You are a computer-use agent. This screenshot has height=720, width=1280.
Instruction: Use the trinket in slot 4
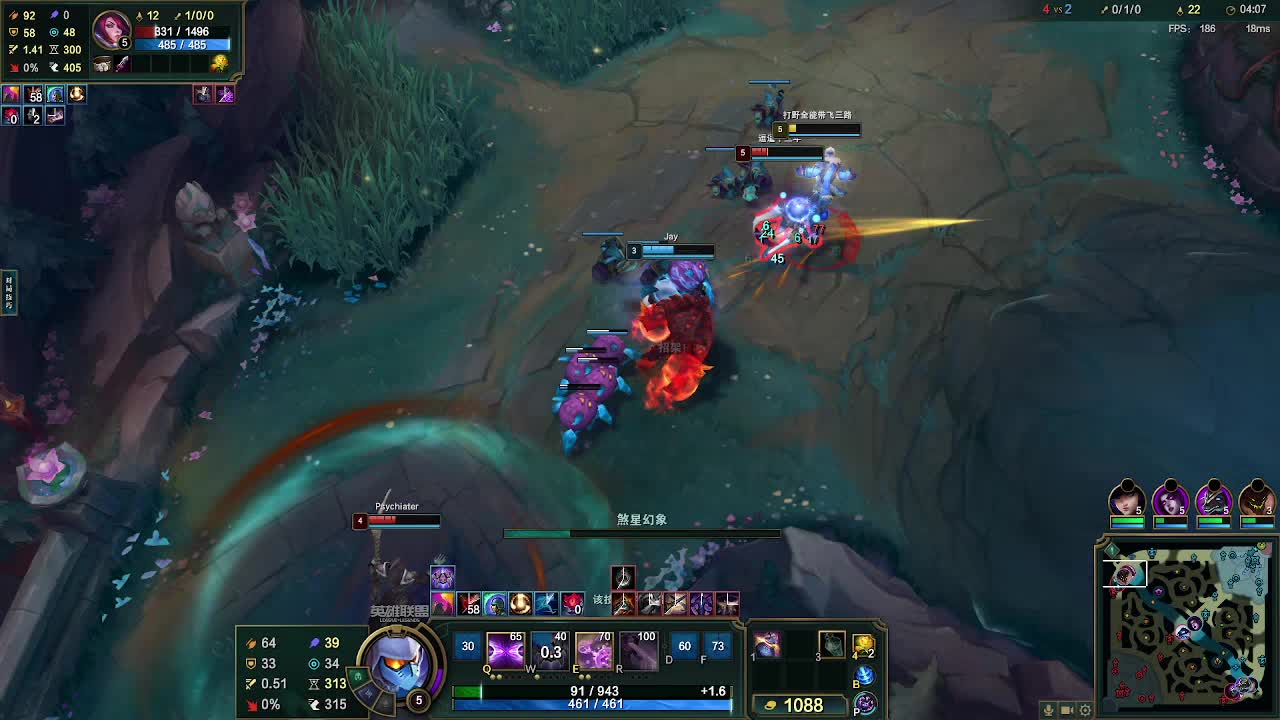tap(864, 646)
